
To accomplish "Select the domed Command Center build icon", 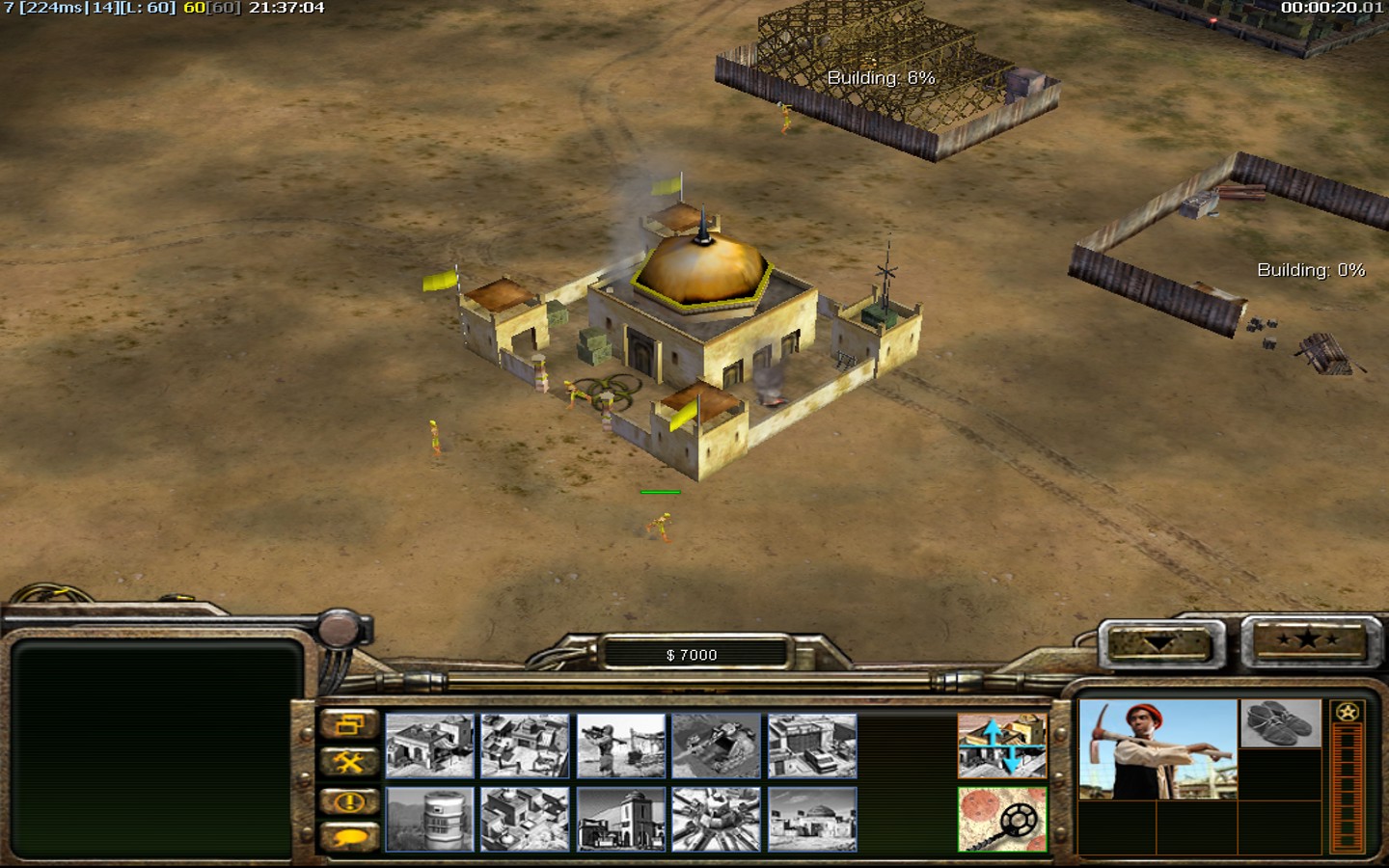I will click(x=811, y=819).
